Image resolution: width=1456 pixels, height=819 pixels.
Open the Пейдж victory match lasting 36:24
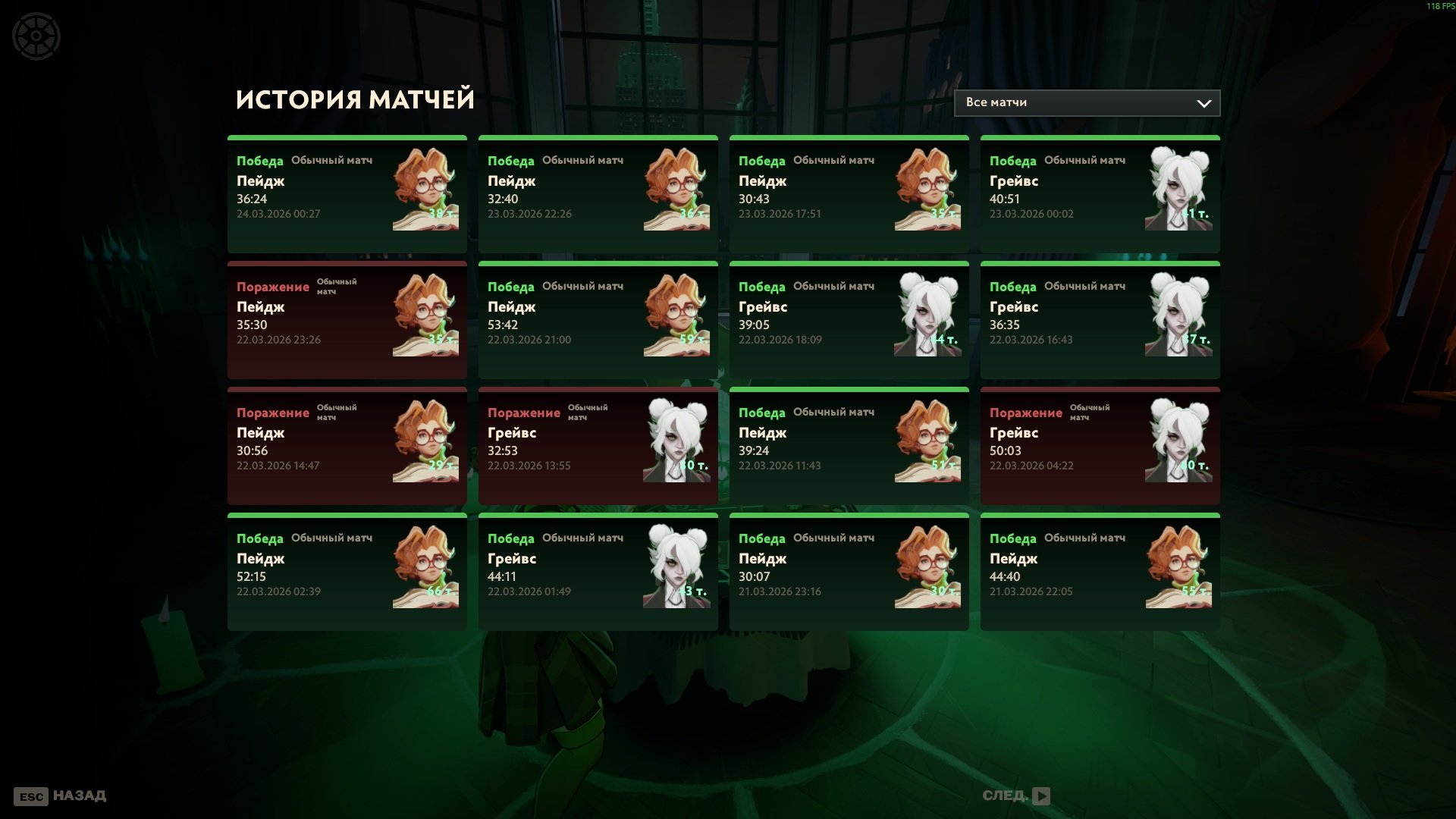coord(347,194)
